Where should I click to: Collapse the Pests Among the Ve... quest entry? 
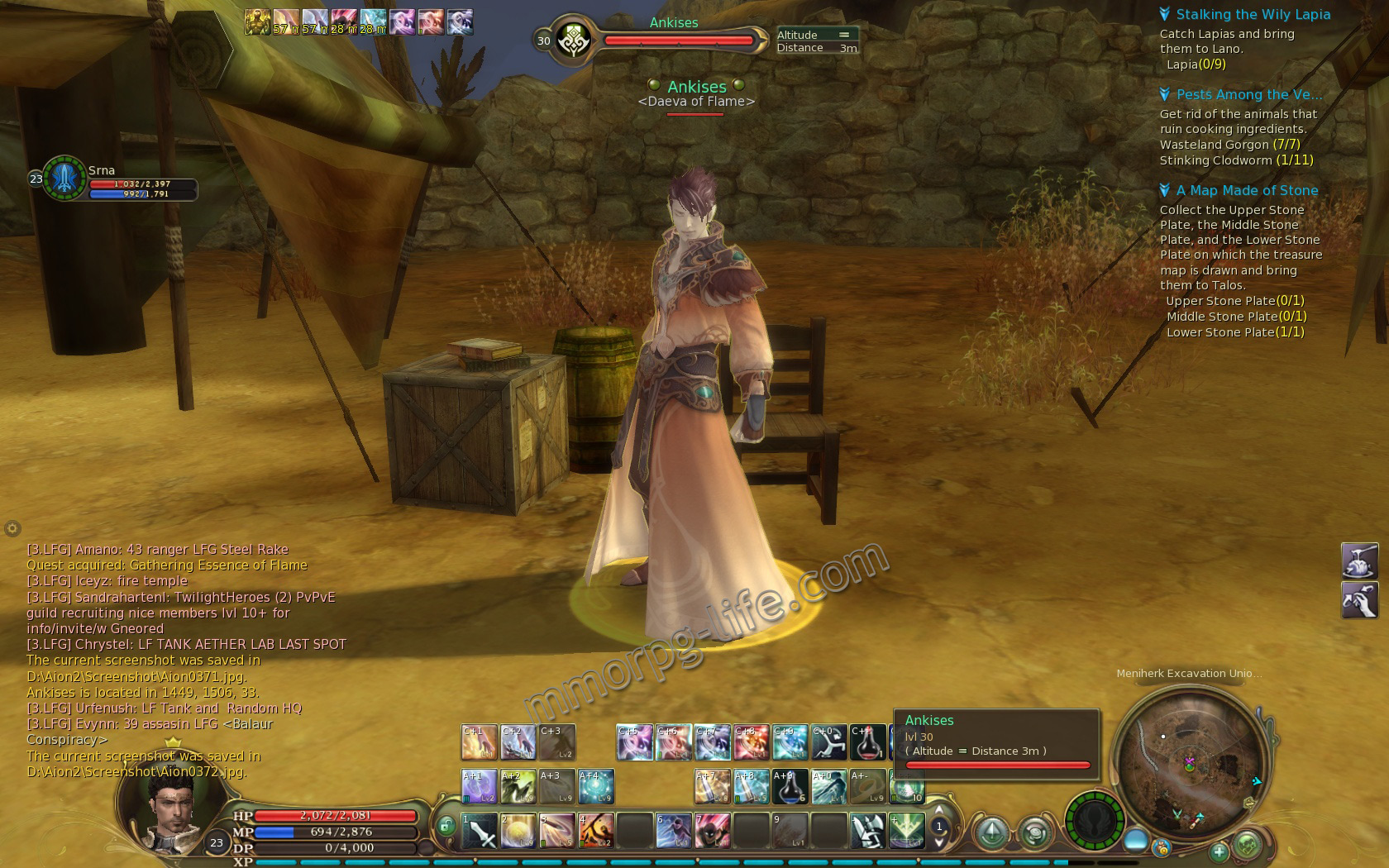1166,94
